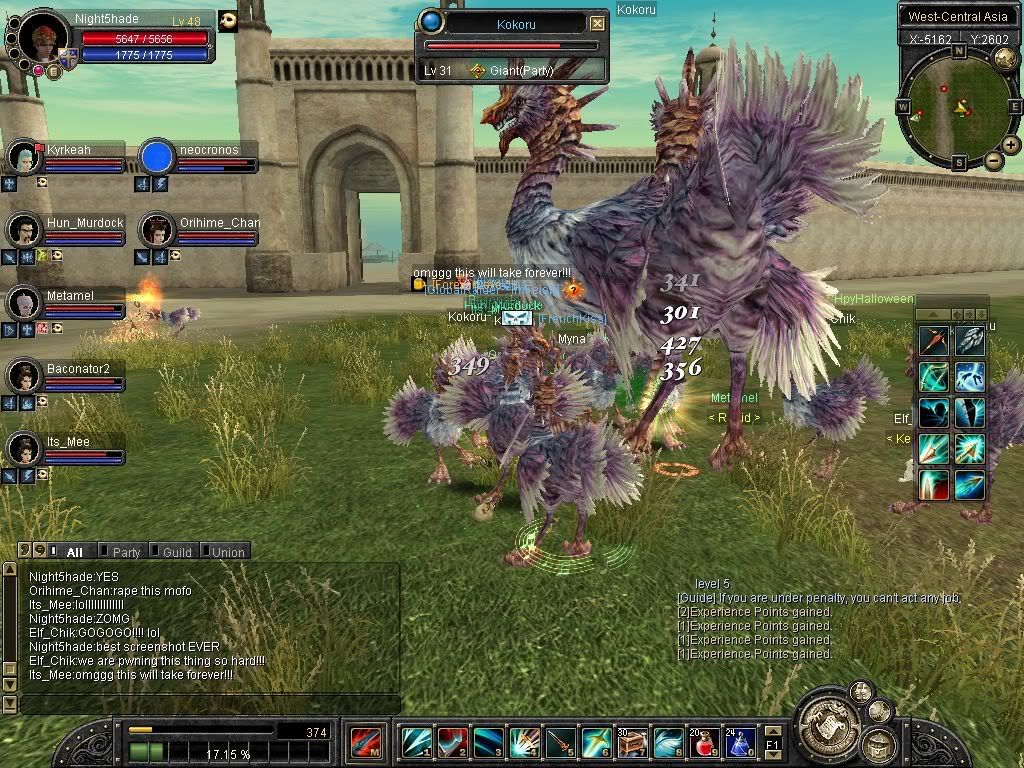Screen dimensions: 1024x768
Task: Select the All chat tab
Action: 72,551
